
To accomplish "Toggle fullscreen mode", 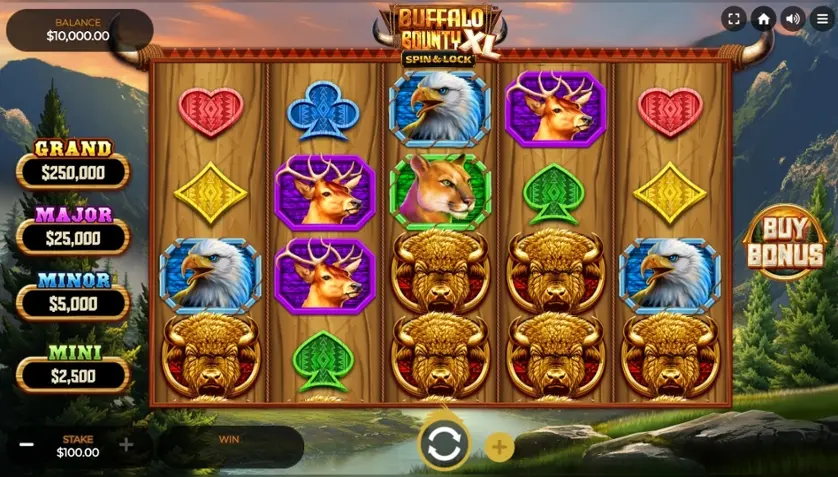I will [x=734, y=19].
